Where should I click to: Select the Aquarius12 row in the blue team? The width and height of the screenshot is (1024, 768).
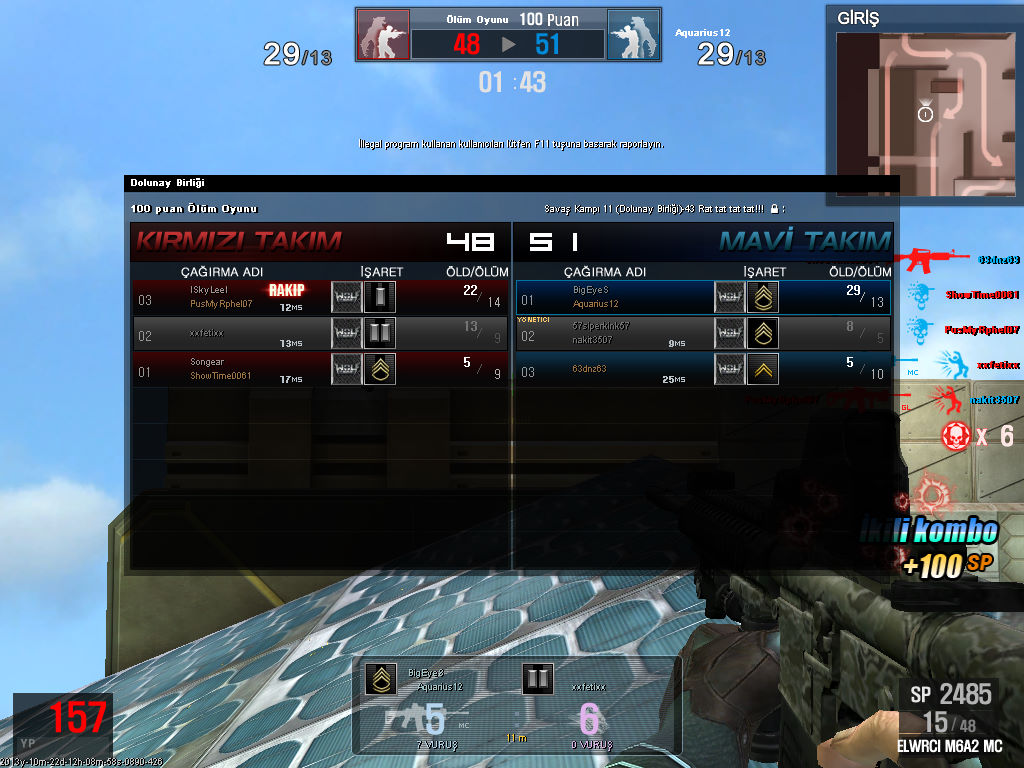point(703,297)
